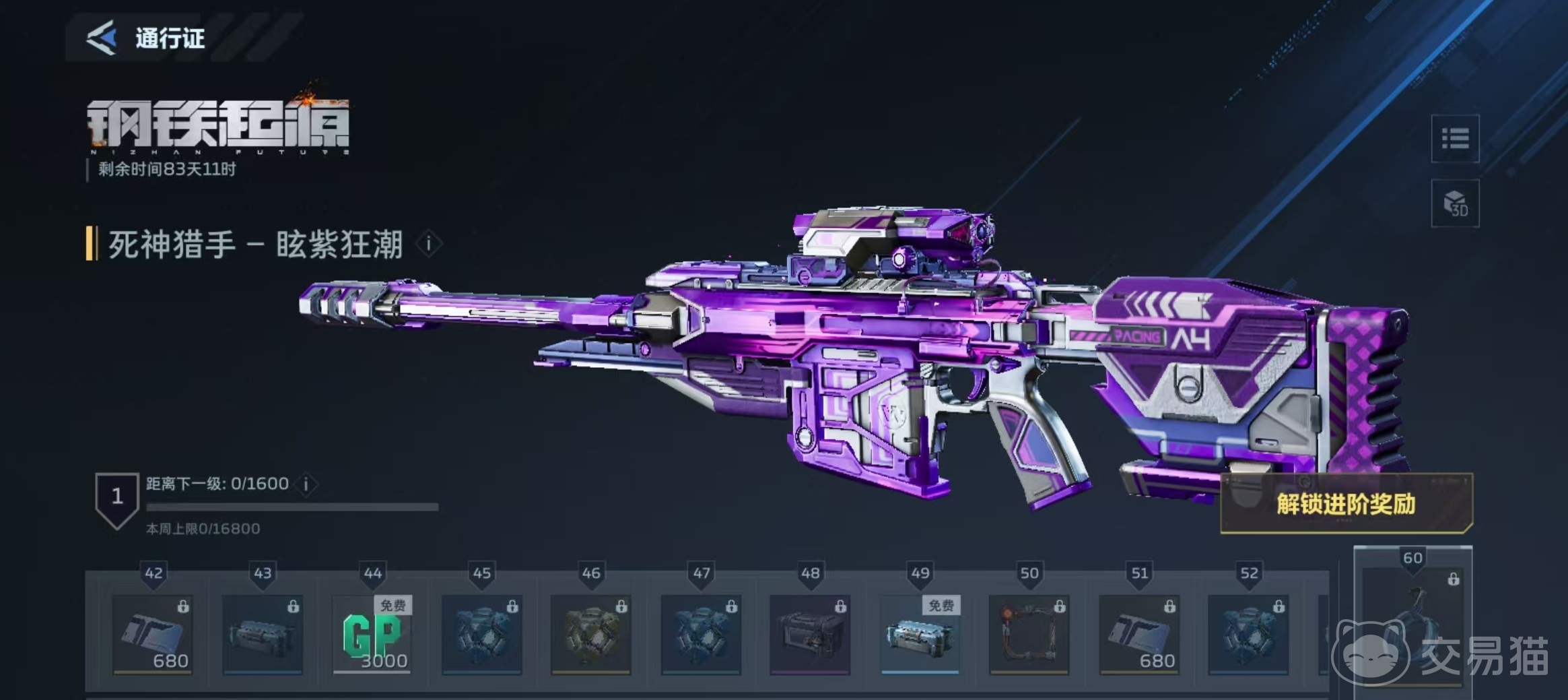Choose the free GP 3000 reward
Screen dimensions: 1568x700
(x=372, y=634)
